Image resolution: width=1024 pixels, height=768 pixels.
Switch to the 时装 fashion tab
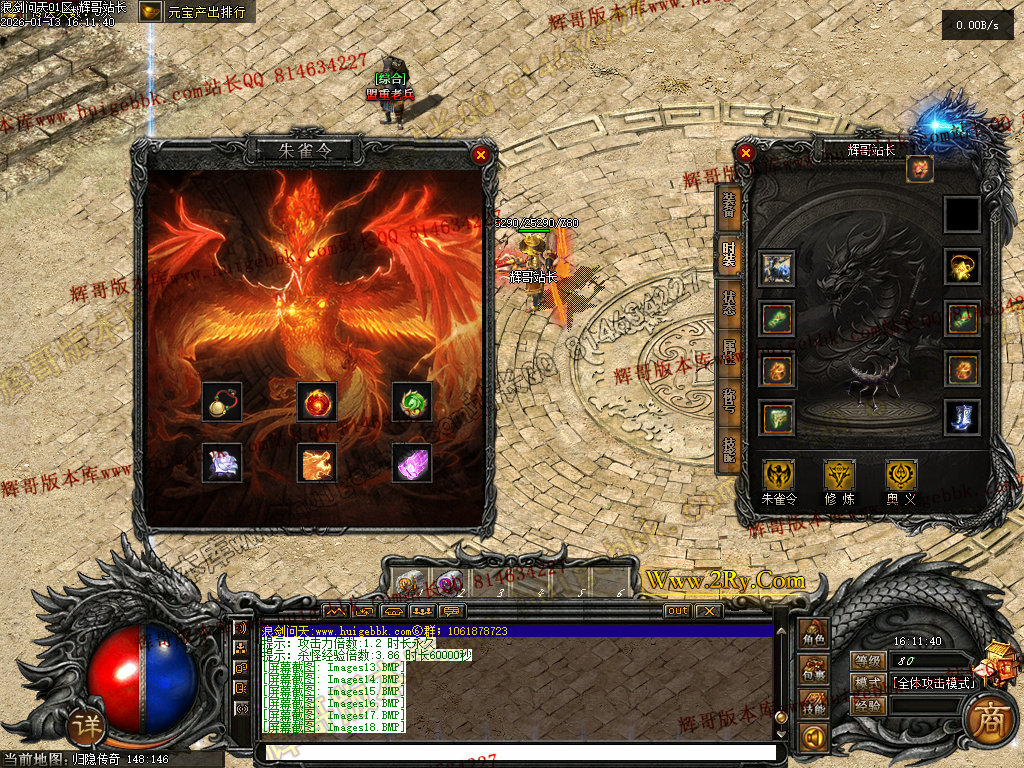(x=729, y=254)
